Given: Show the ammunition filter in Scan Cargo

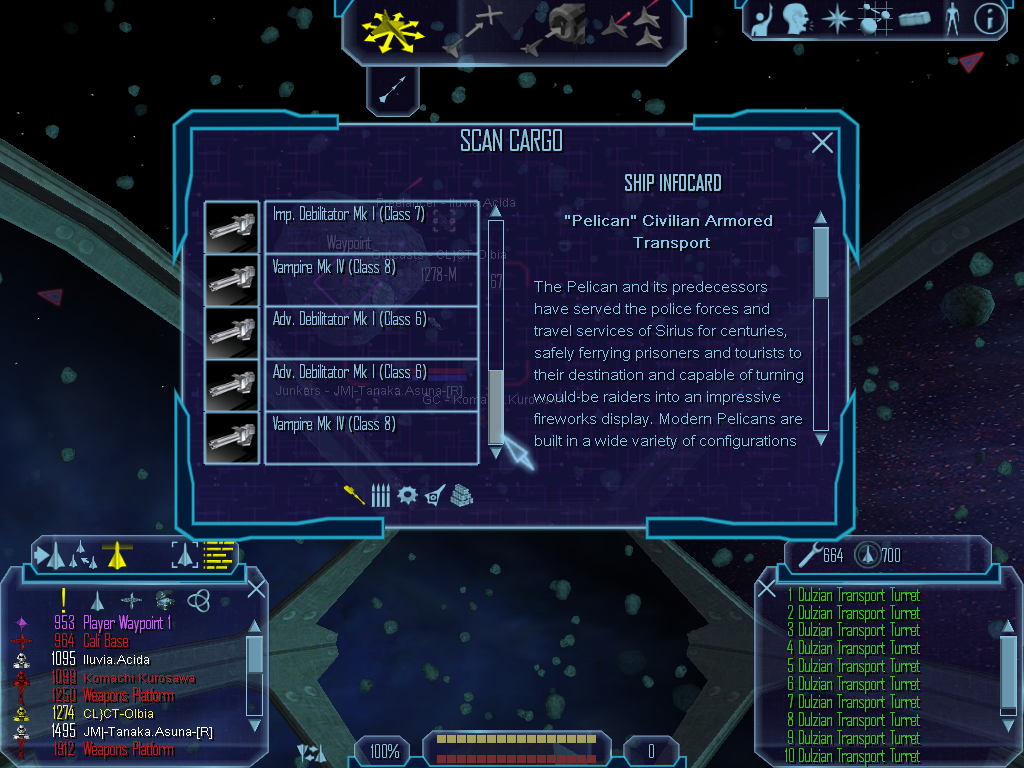Looking at the screenshot, I should tap(380, 495).
